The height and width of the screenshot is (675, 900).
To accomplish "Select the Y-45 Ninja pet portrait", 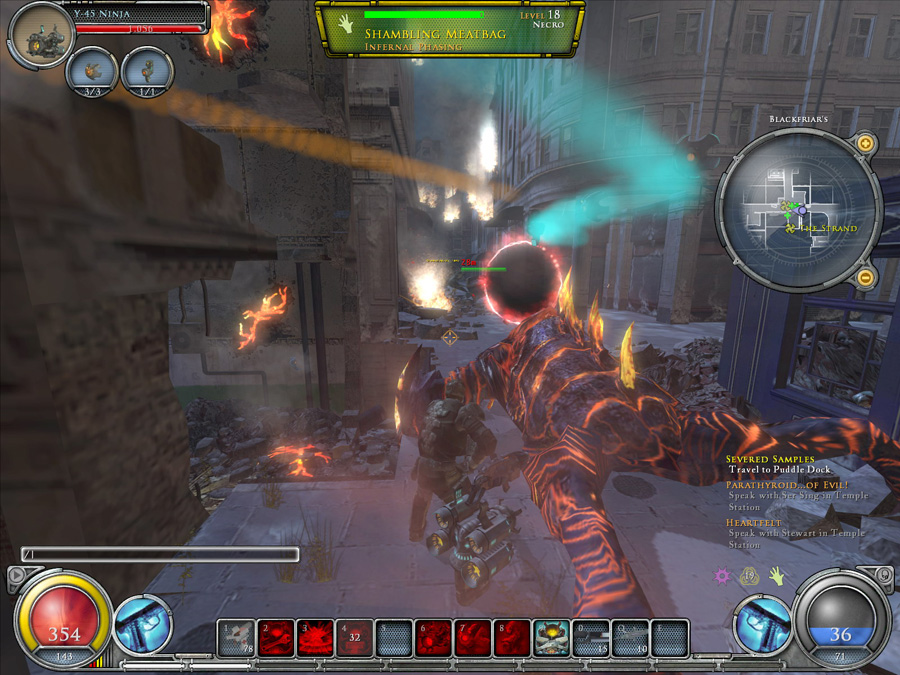I will coord(41,36).
